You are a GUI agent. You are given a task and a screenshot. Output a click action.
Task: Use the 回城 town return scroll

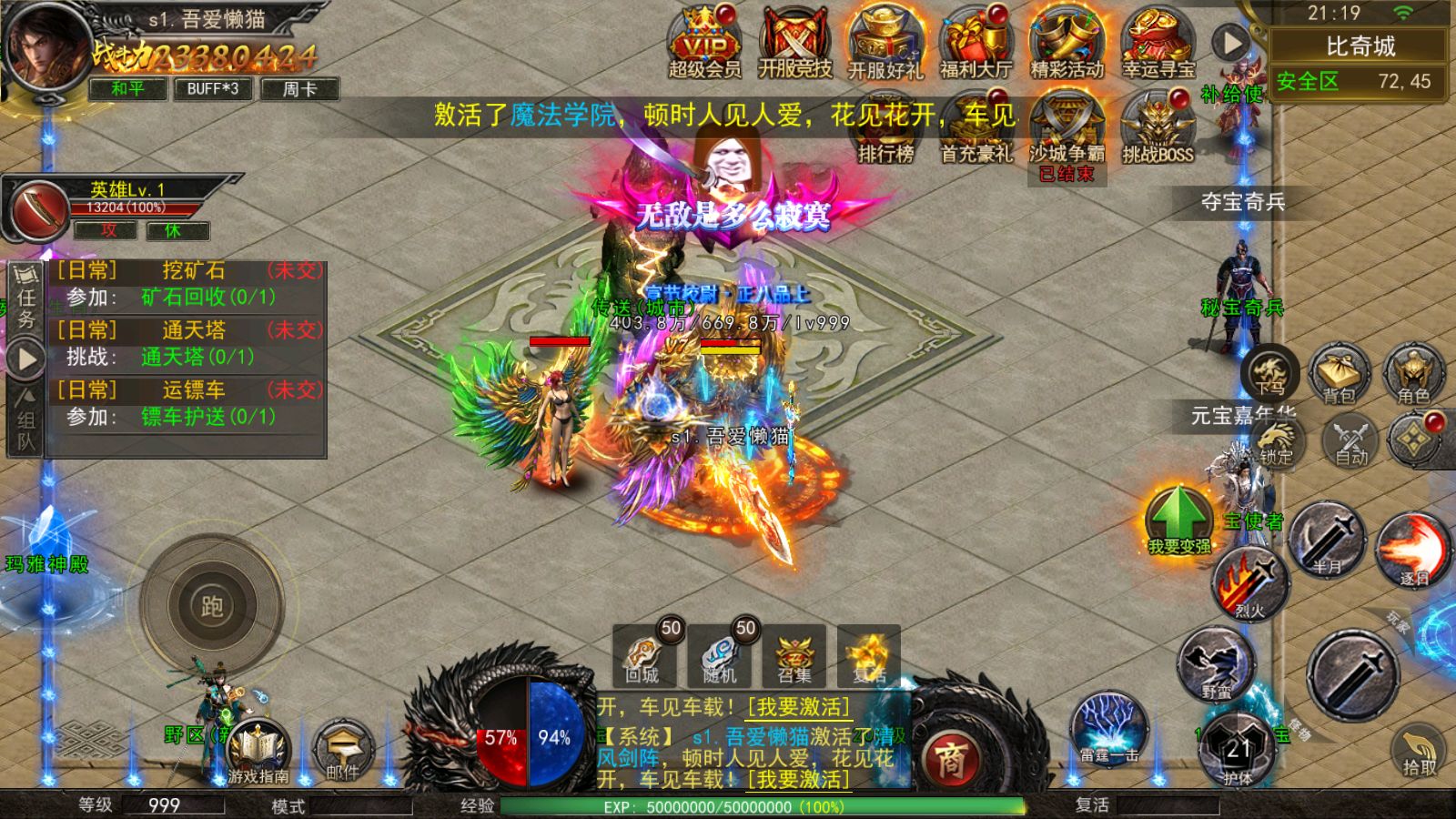click(x=642, y=656)
